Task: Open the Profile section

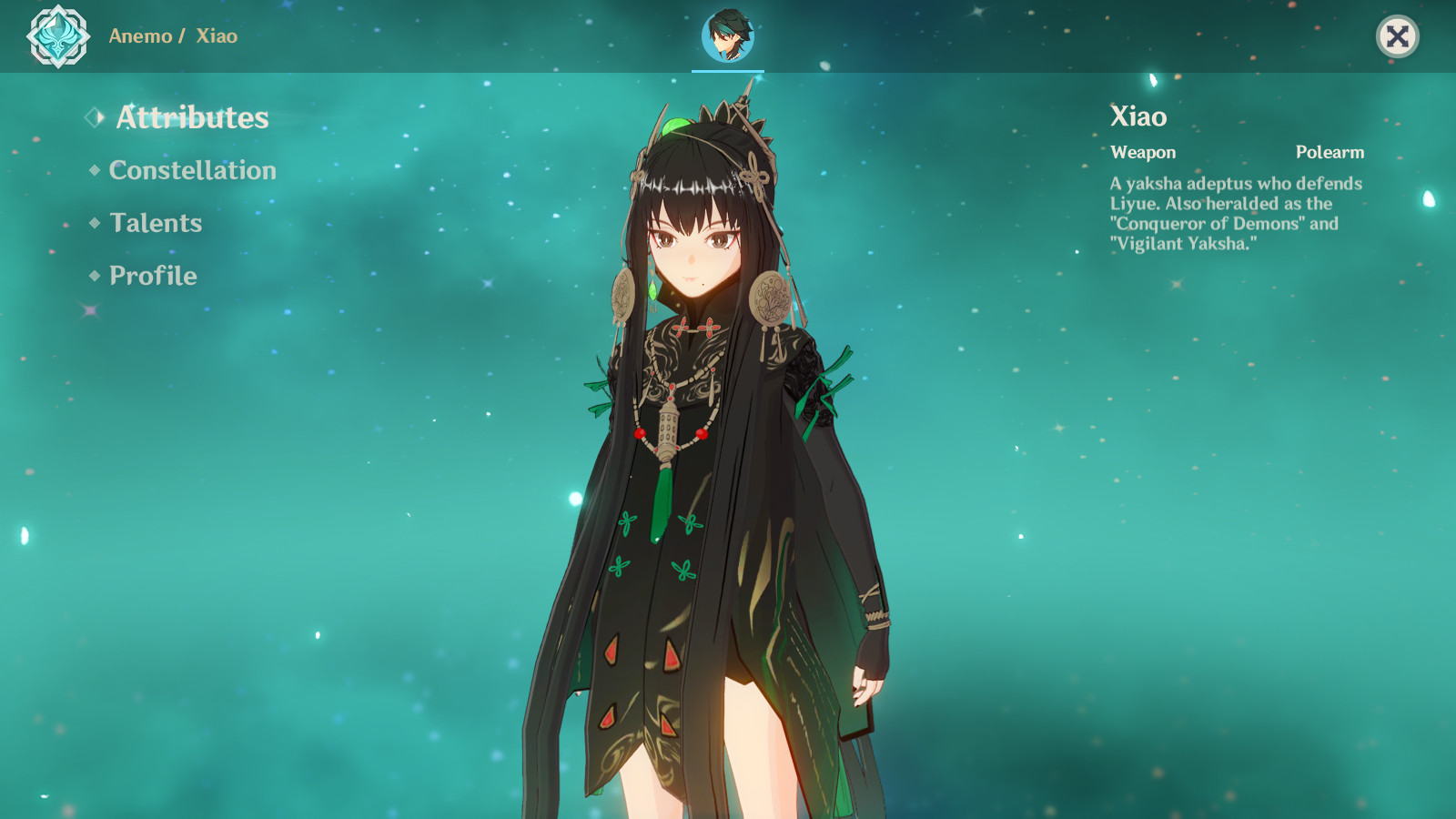Action: (x=151, y=276)
